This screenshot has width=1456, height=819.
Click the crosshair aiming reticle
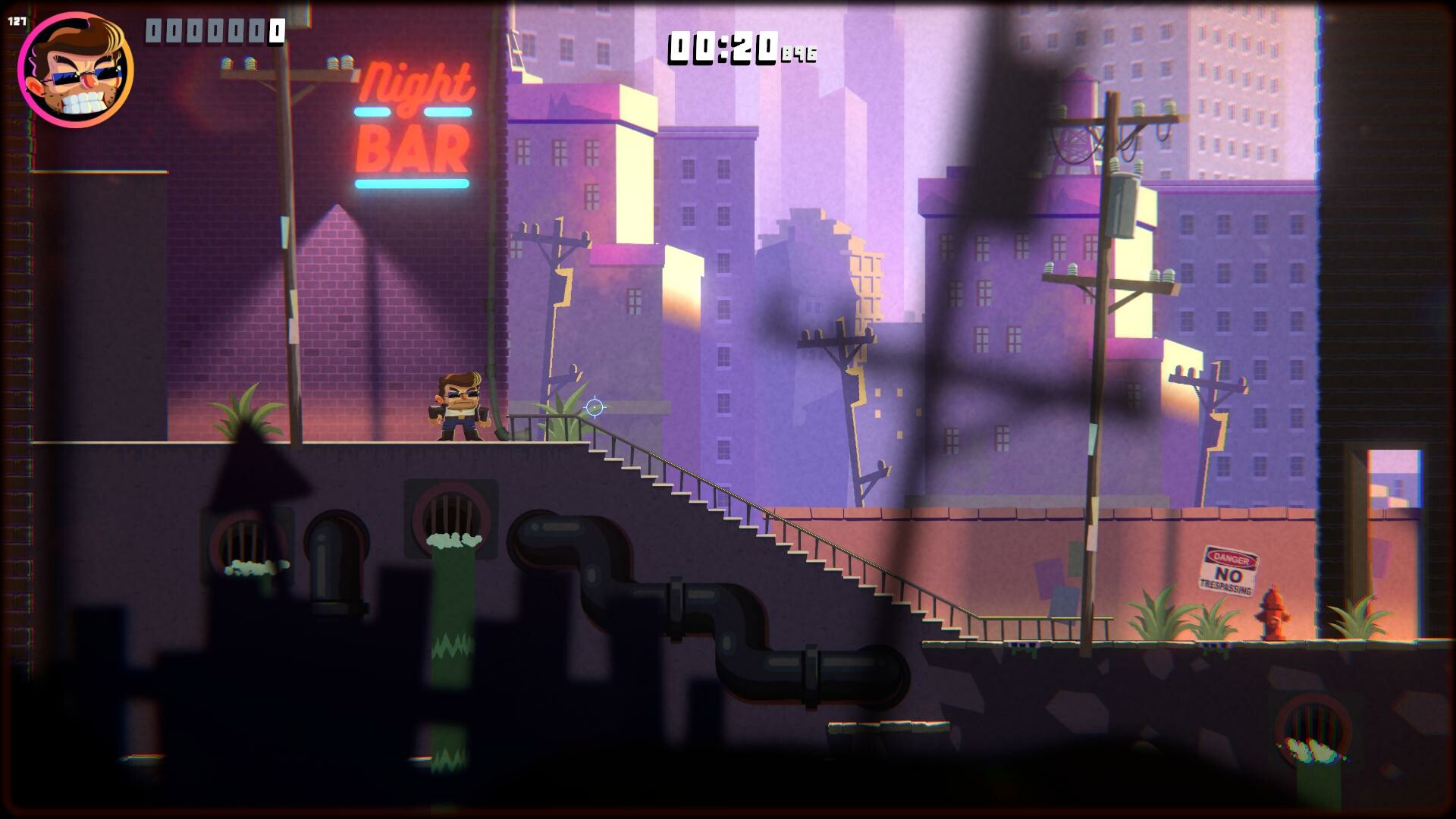(594, 407)
